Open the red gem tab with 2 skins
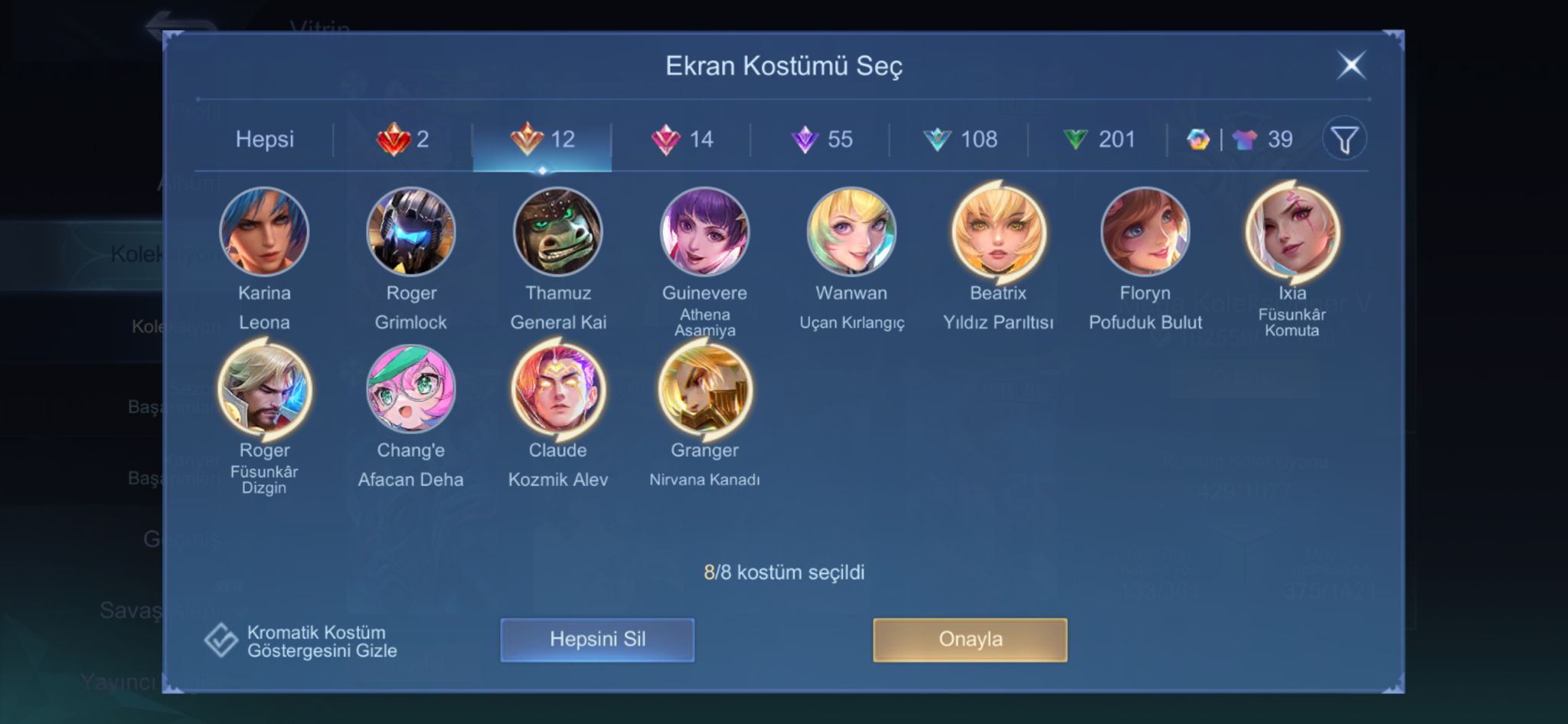 [403, 139]
